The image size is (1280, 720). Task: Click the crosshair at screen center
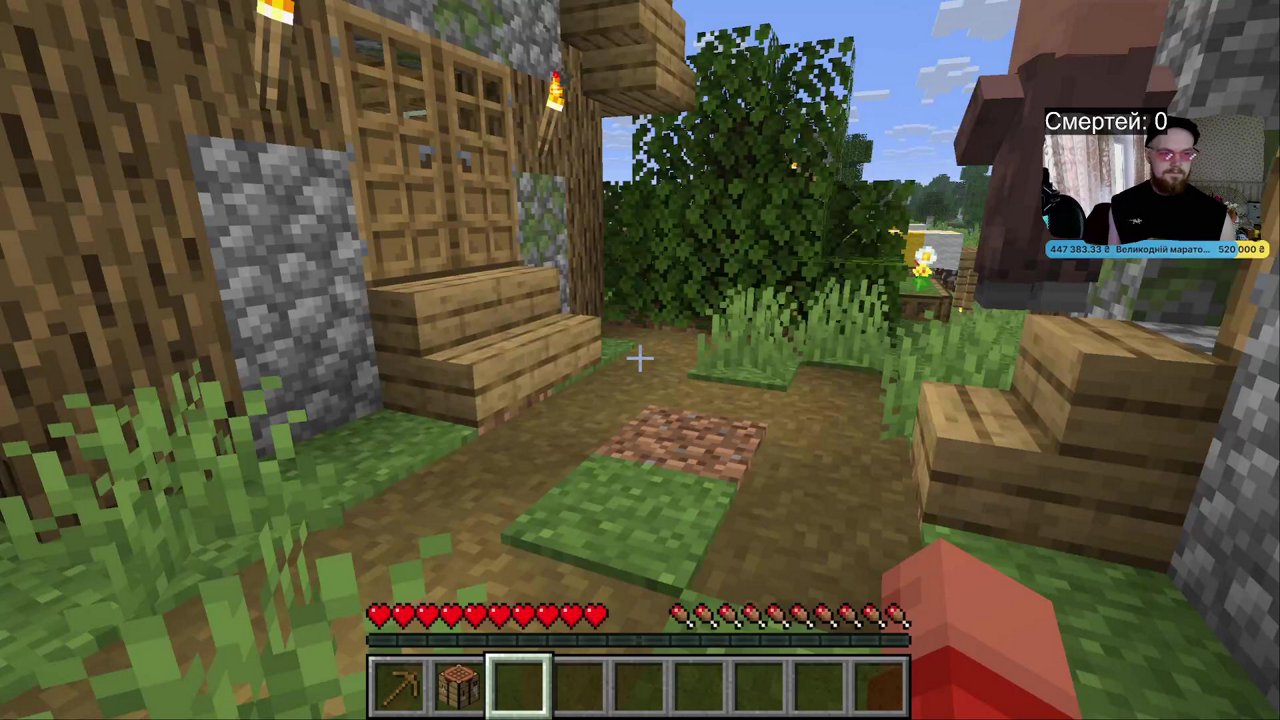click(640, 358)
